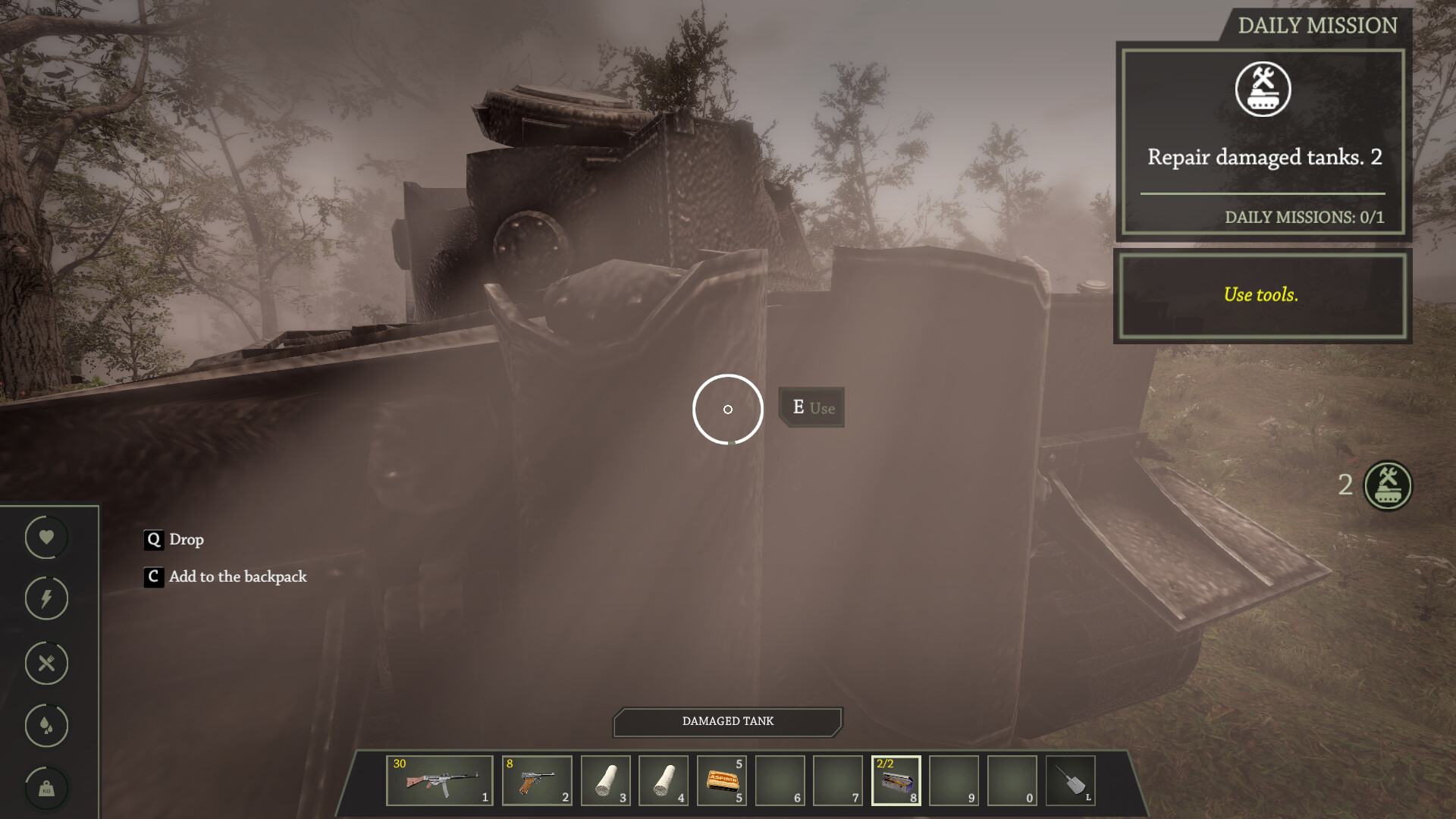Click the Q Drop action label
1456x819 pixels.
point(175,540)
